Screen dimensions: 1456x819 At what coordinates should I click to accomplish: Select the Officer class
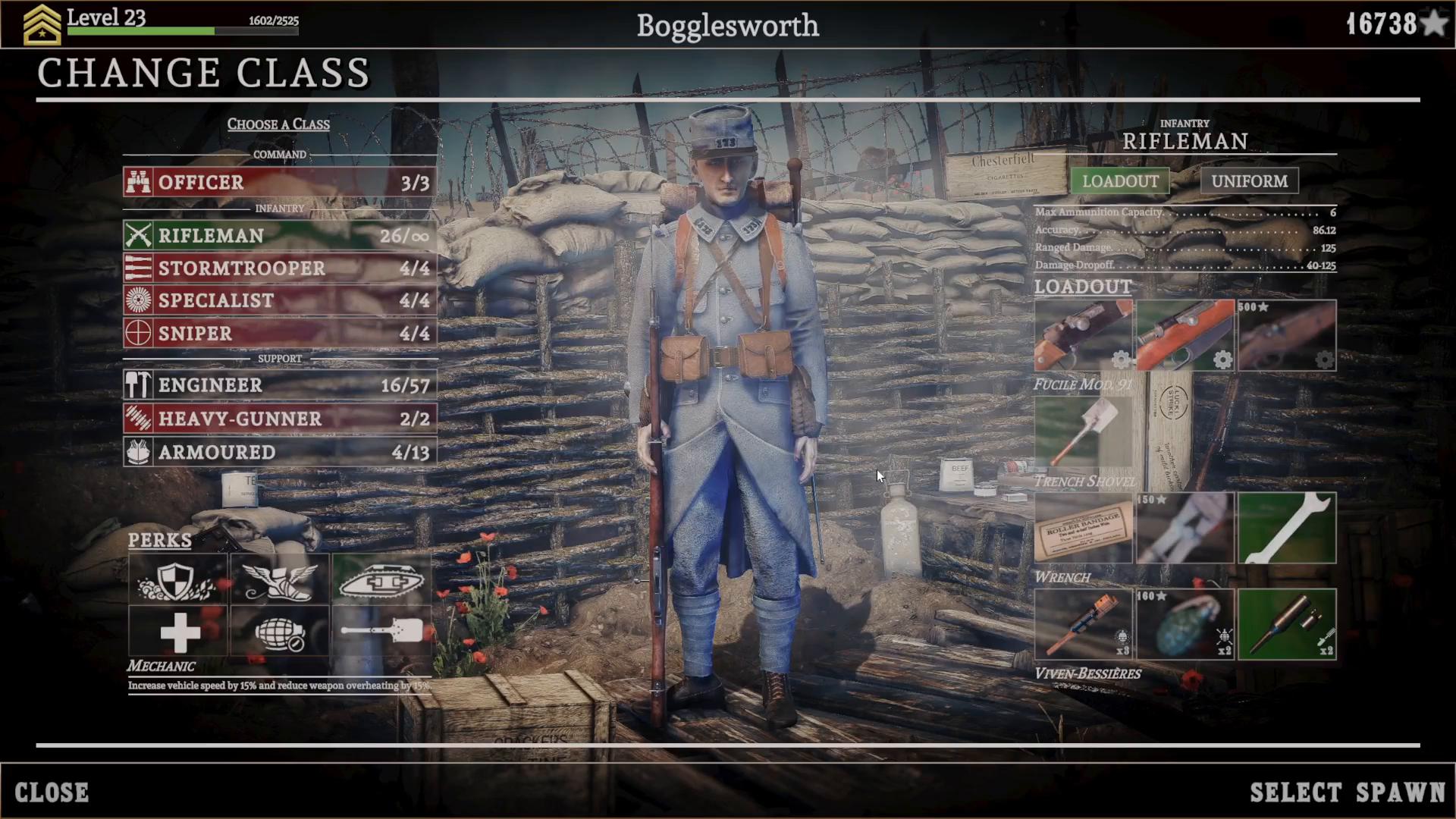click(x=280, y=183)
